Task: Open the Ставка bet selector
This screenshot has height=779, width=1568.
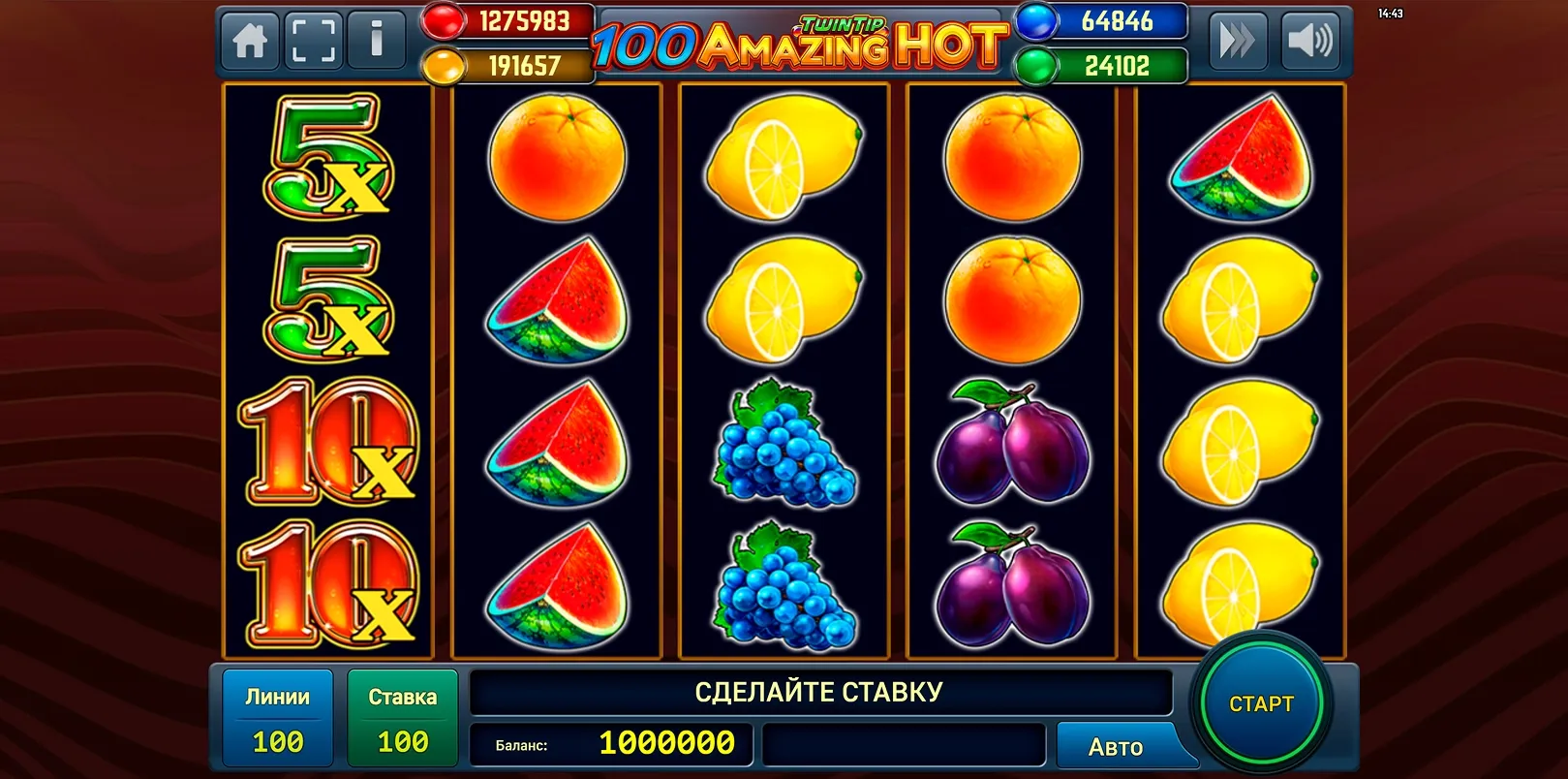Action: 402,717
